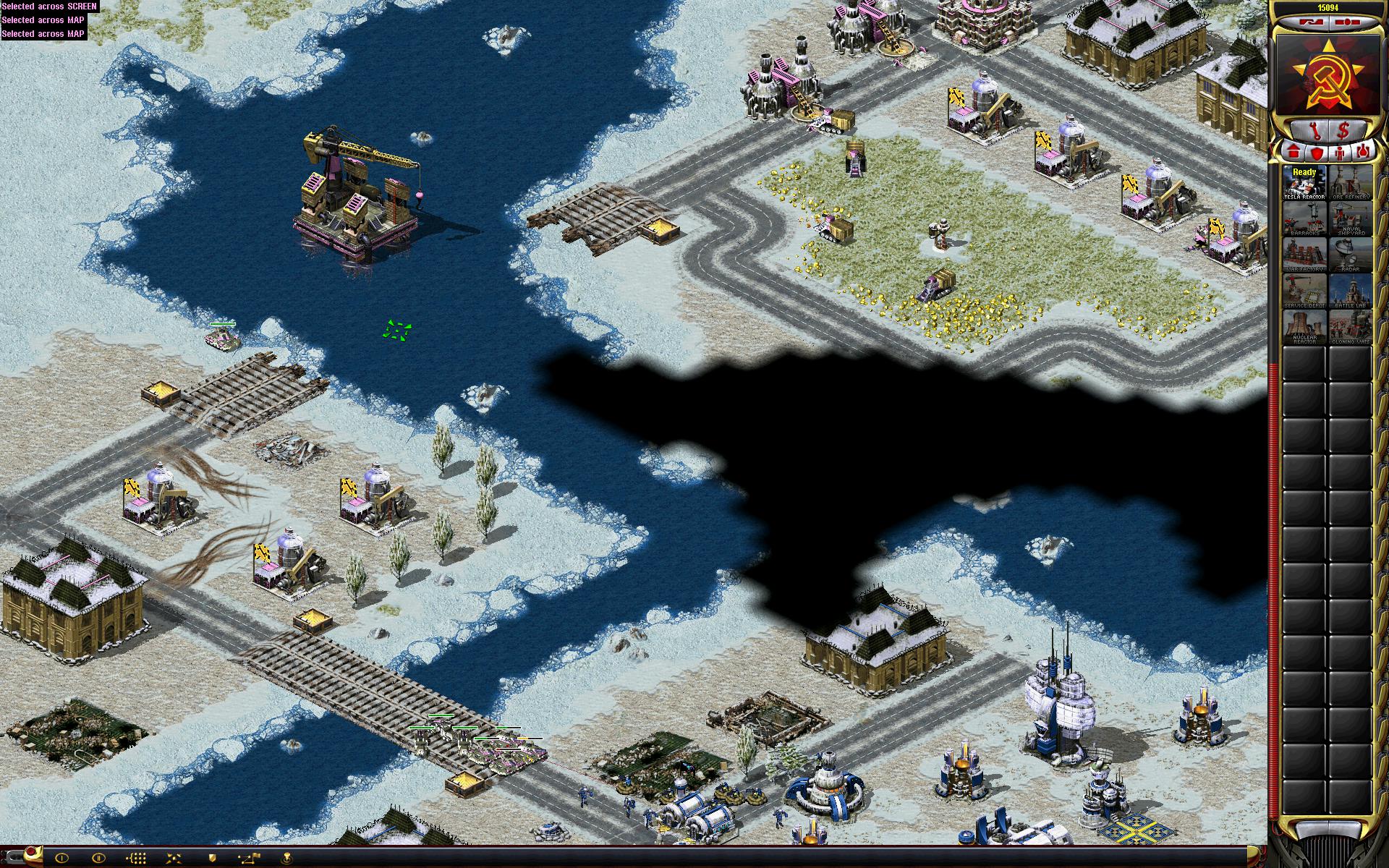Image resolution: width=1389 pixels, height=868 pixels.
Task: Select team one from command bar
Action: 61,858
